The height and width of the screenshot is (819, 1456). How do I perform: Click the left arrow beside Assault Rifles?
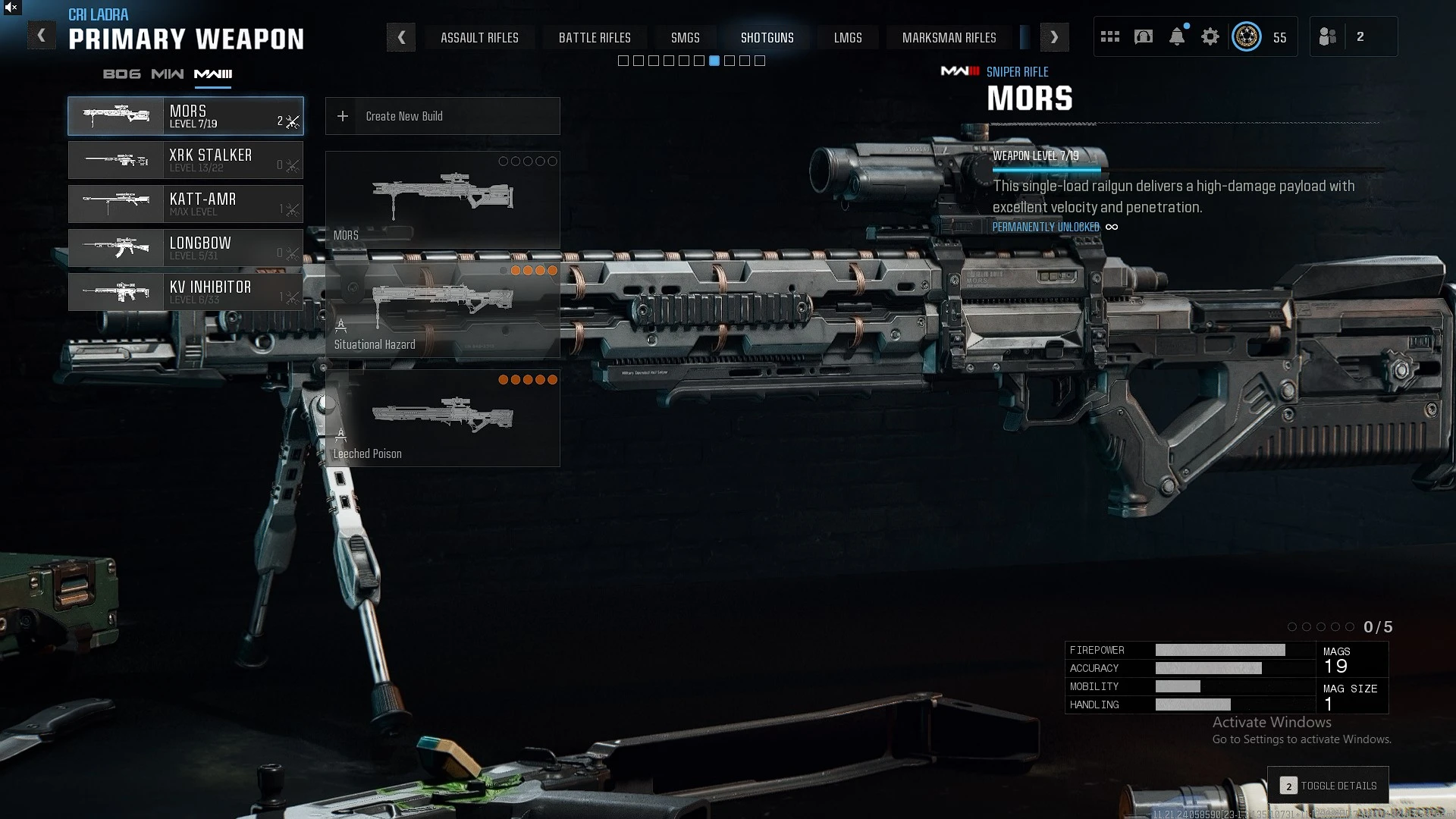[401, 37]
